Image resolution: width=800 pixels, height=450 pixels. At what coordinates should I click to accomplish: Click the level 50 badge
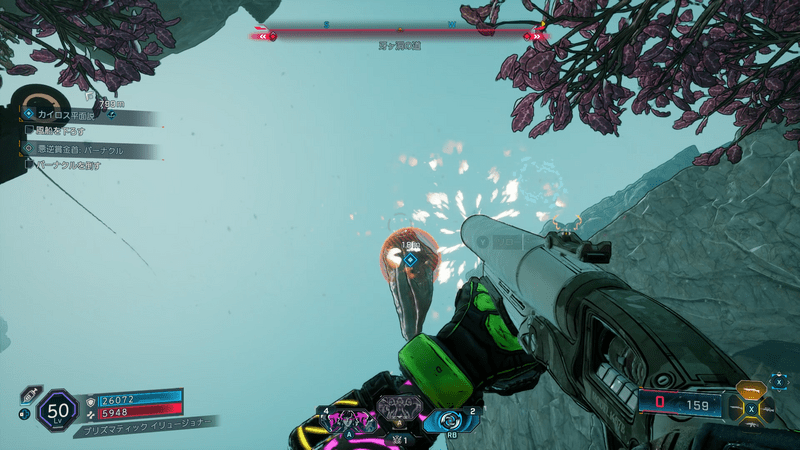click(x=57, y=410)
